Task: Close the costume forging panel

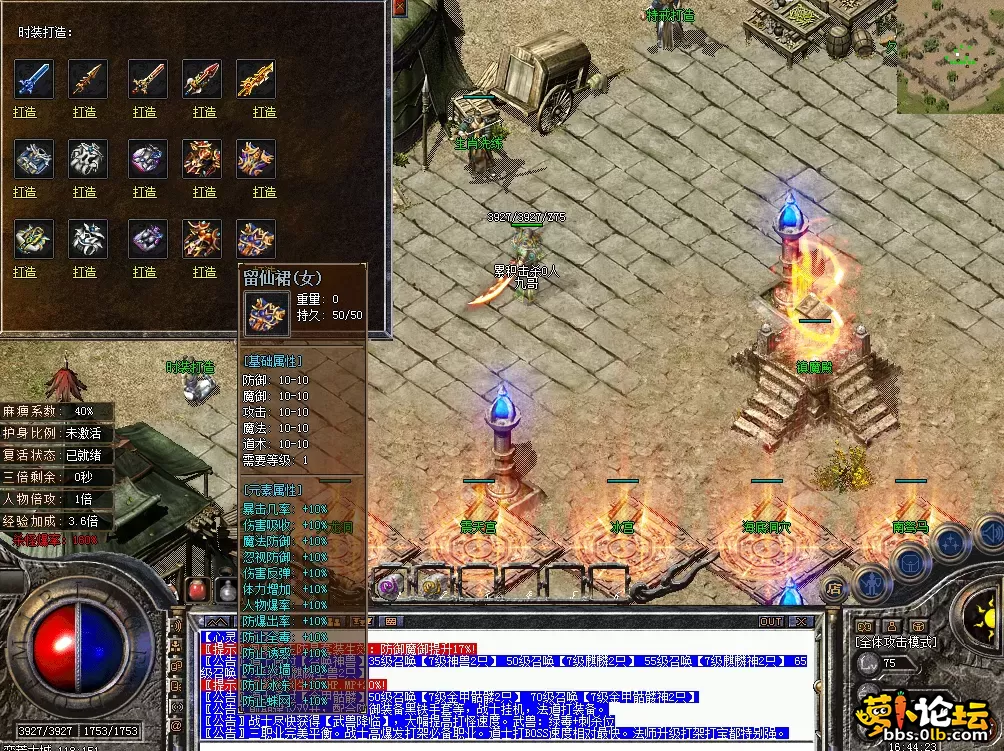Action: click(x=399, y=8)
